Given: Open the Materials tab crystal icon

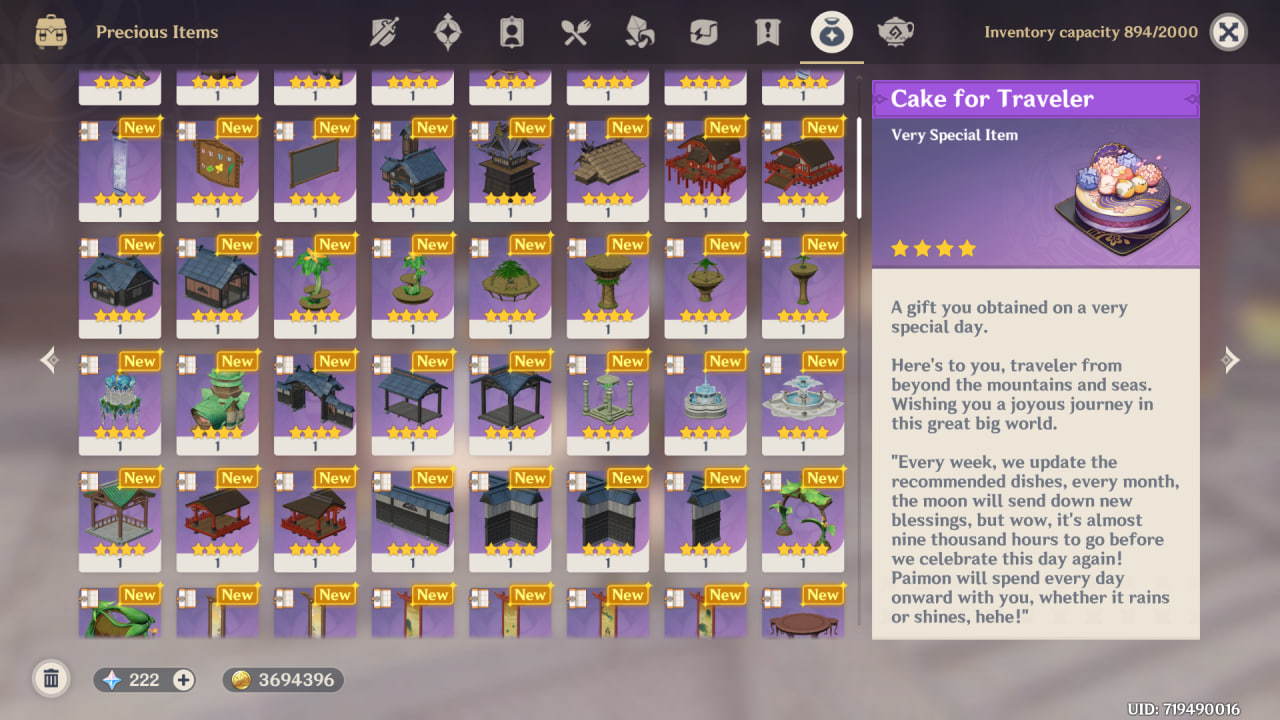Looking at the screenshot, I should tap(639, 31).
